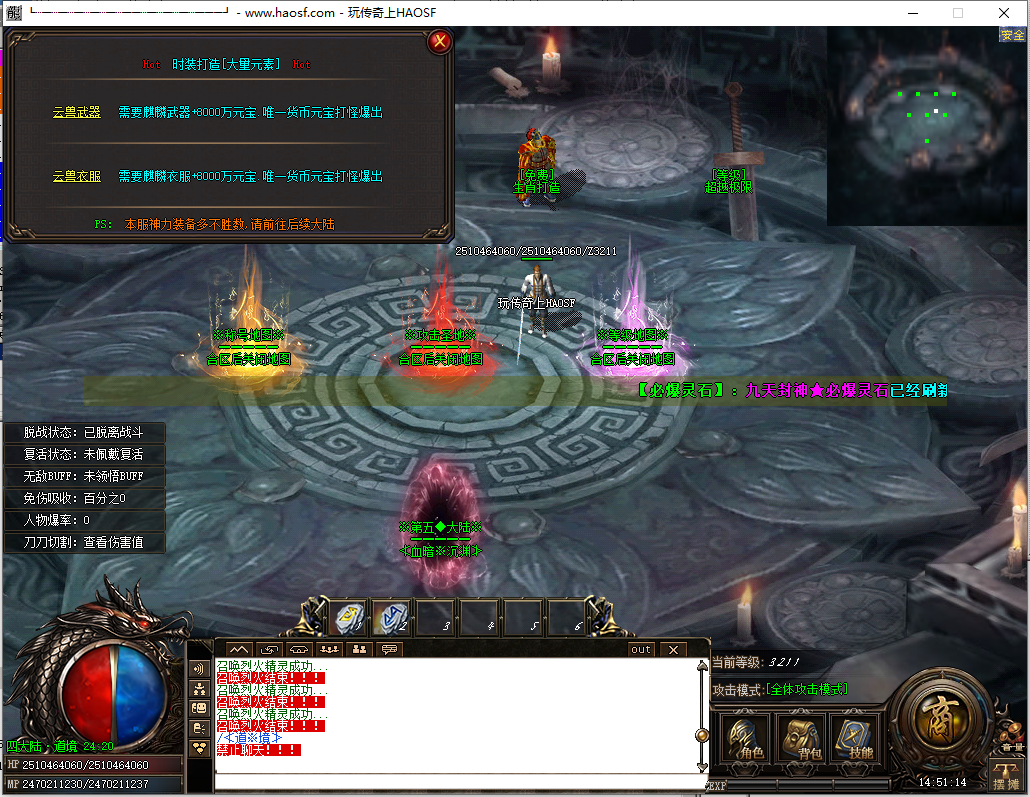1030x797 pixels.
Task: Close the game window
Action: pyautogui.click(x=1004, y=13)
